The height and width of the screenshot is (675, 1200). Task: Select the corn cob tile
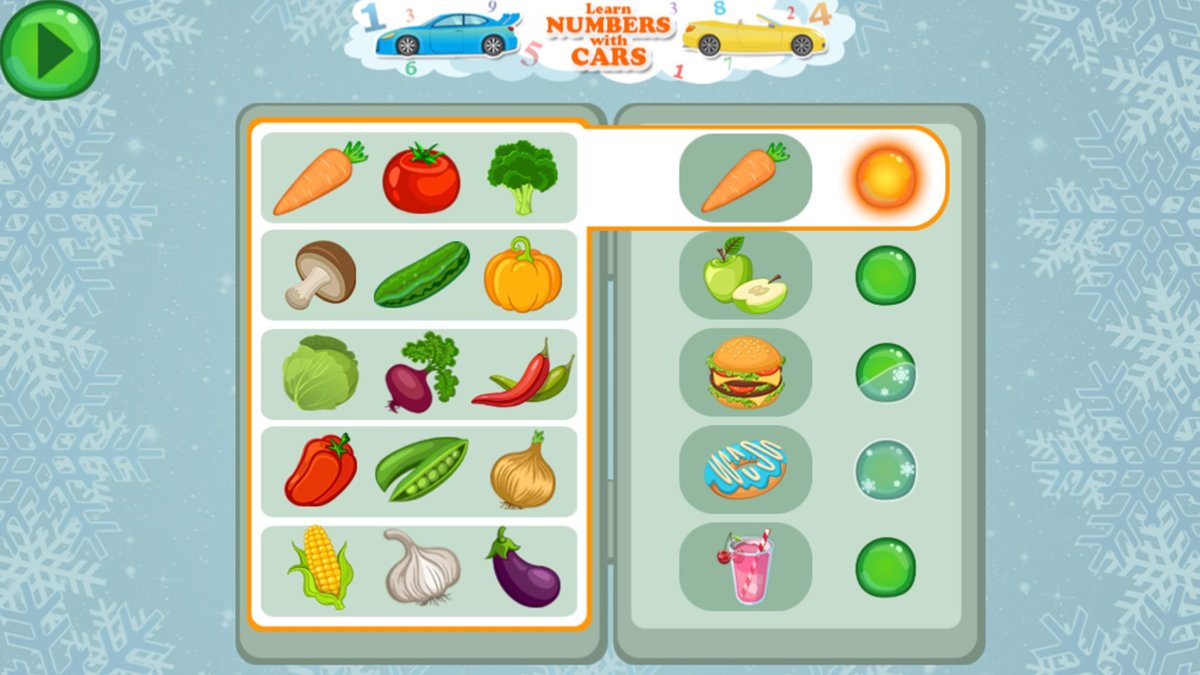[x=320, y=568]
